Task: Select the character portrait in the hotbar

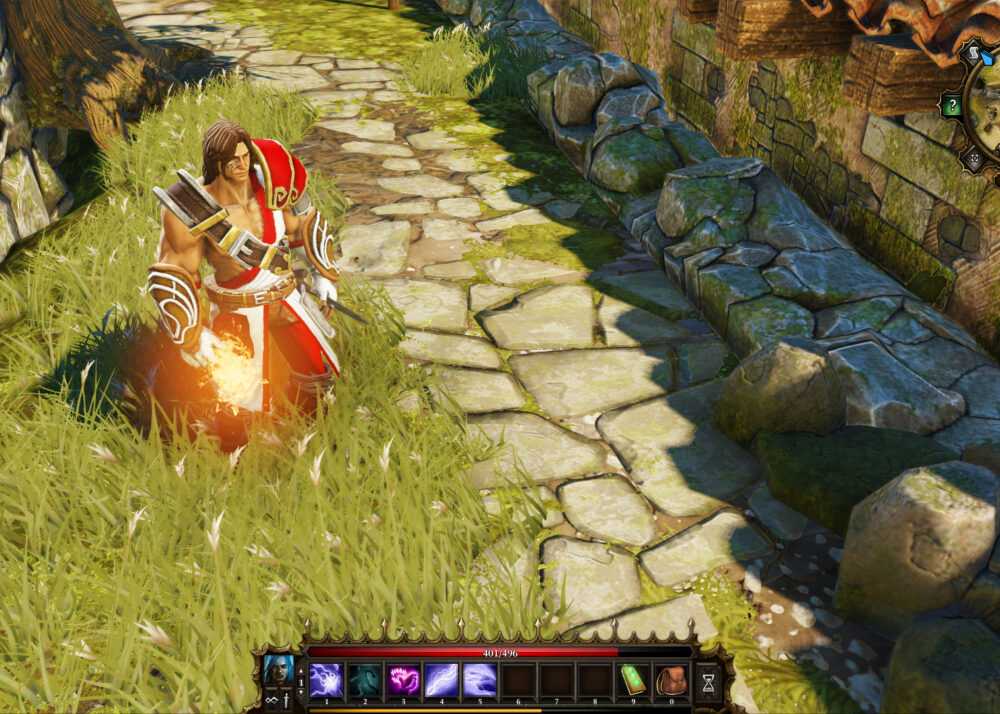Action: (x=278, y=669)
